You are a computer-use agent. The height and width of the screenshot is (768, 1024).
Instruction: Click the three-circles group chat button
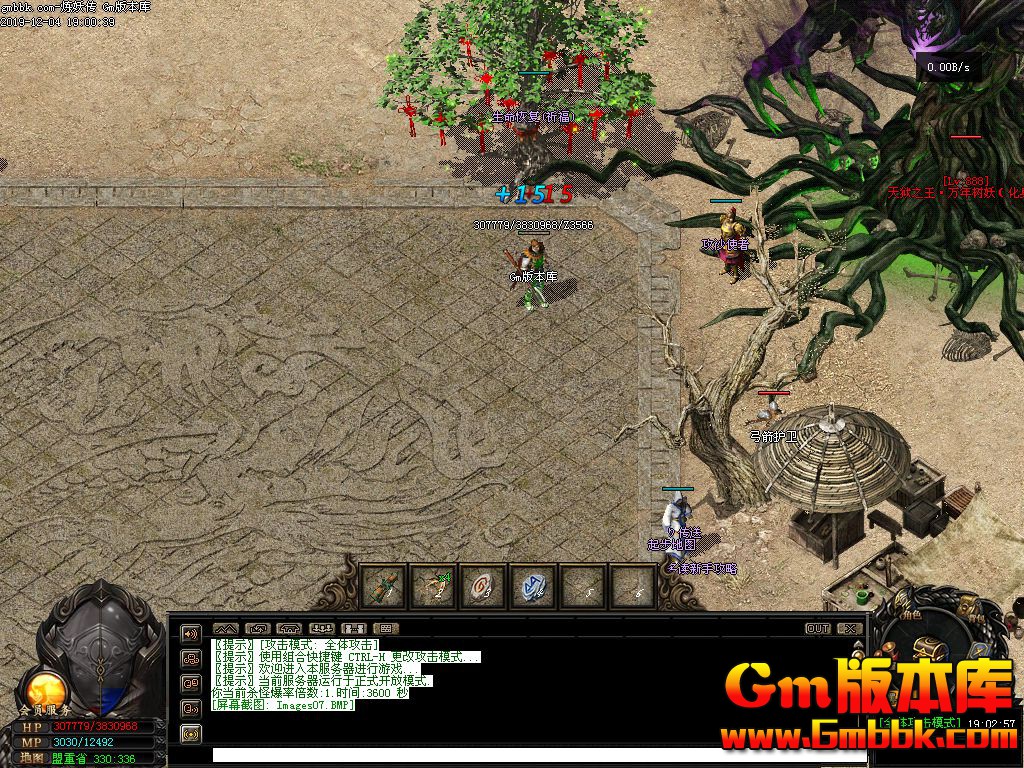tap(190, 658)
